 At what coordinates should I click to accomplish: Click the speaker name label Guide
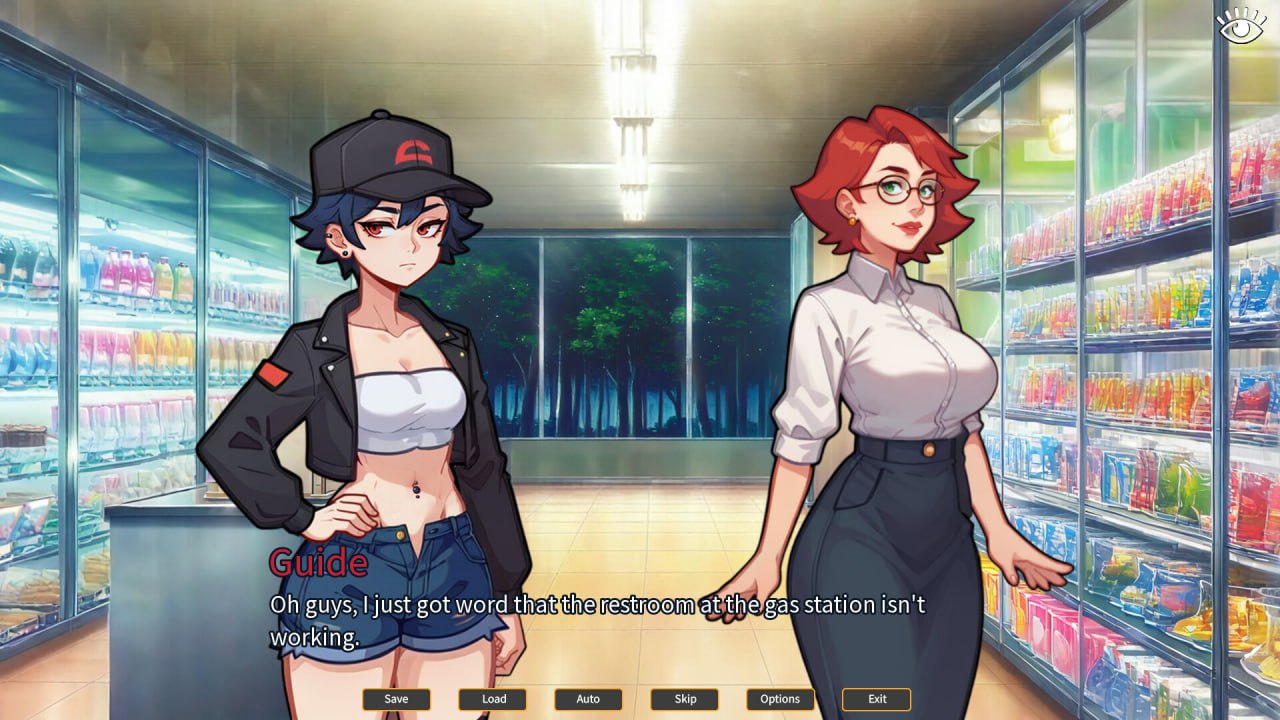pos(317,564)
